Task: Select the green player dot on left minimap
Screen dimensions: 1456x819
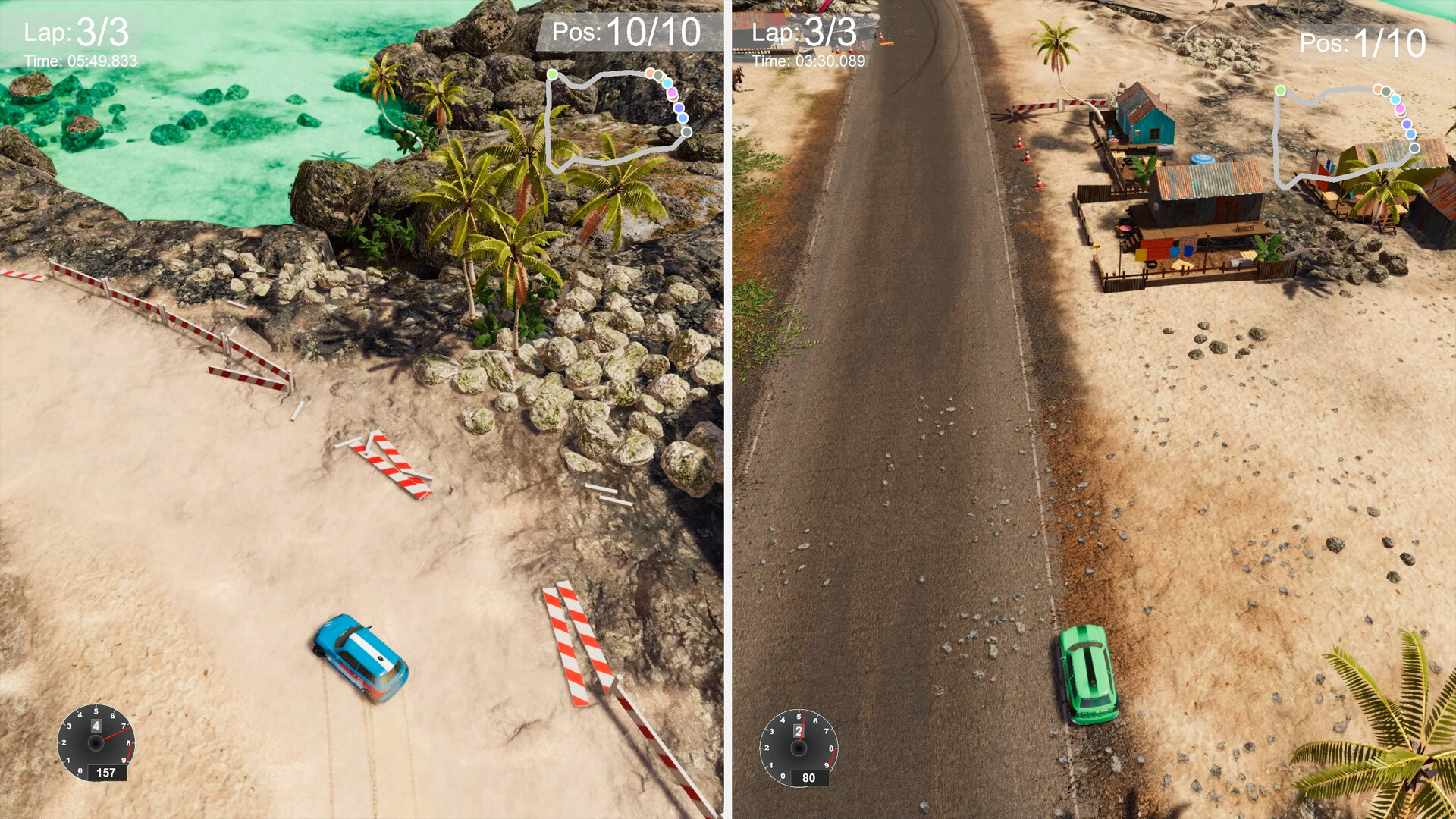Action: 552,74
